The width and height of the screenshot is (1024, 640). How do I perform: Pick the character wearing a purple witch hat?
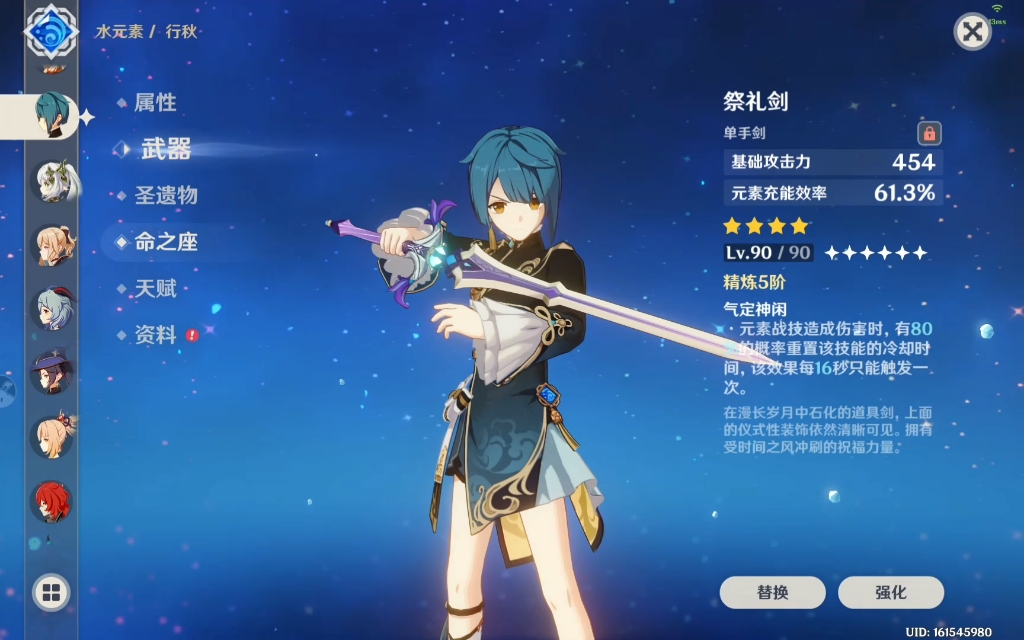tap(51, 373)
